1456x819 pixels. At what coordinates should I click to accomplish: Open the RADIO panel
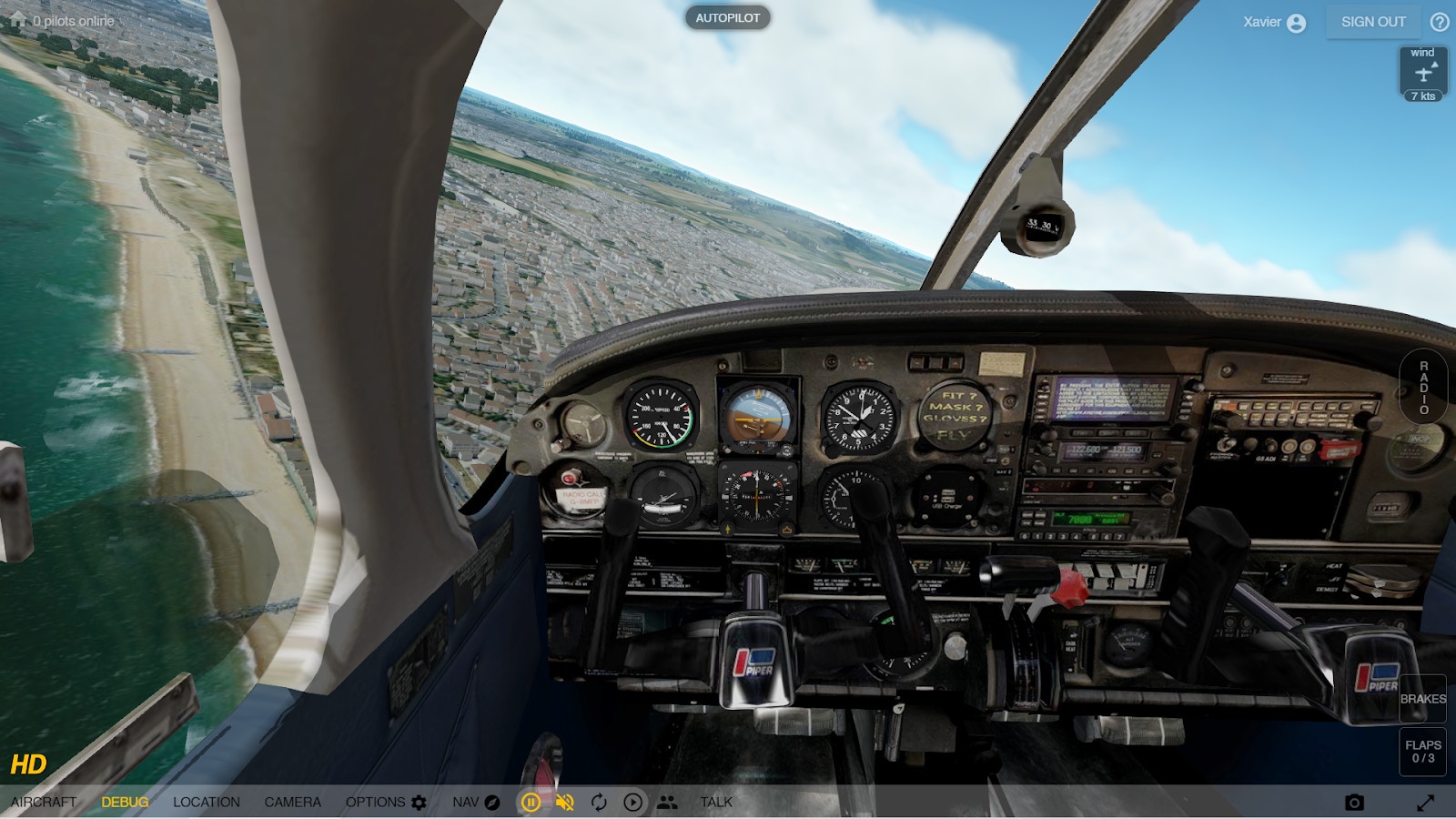tap(1423, 389)
